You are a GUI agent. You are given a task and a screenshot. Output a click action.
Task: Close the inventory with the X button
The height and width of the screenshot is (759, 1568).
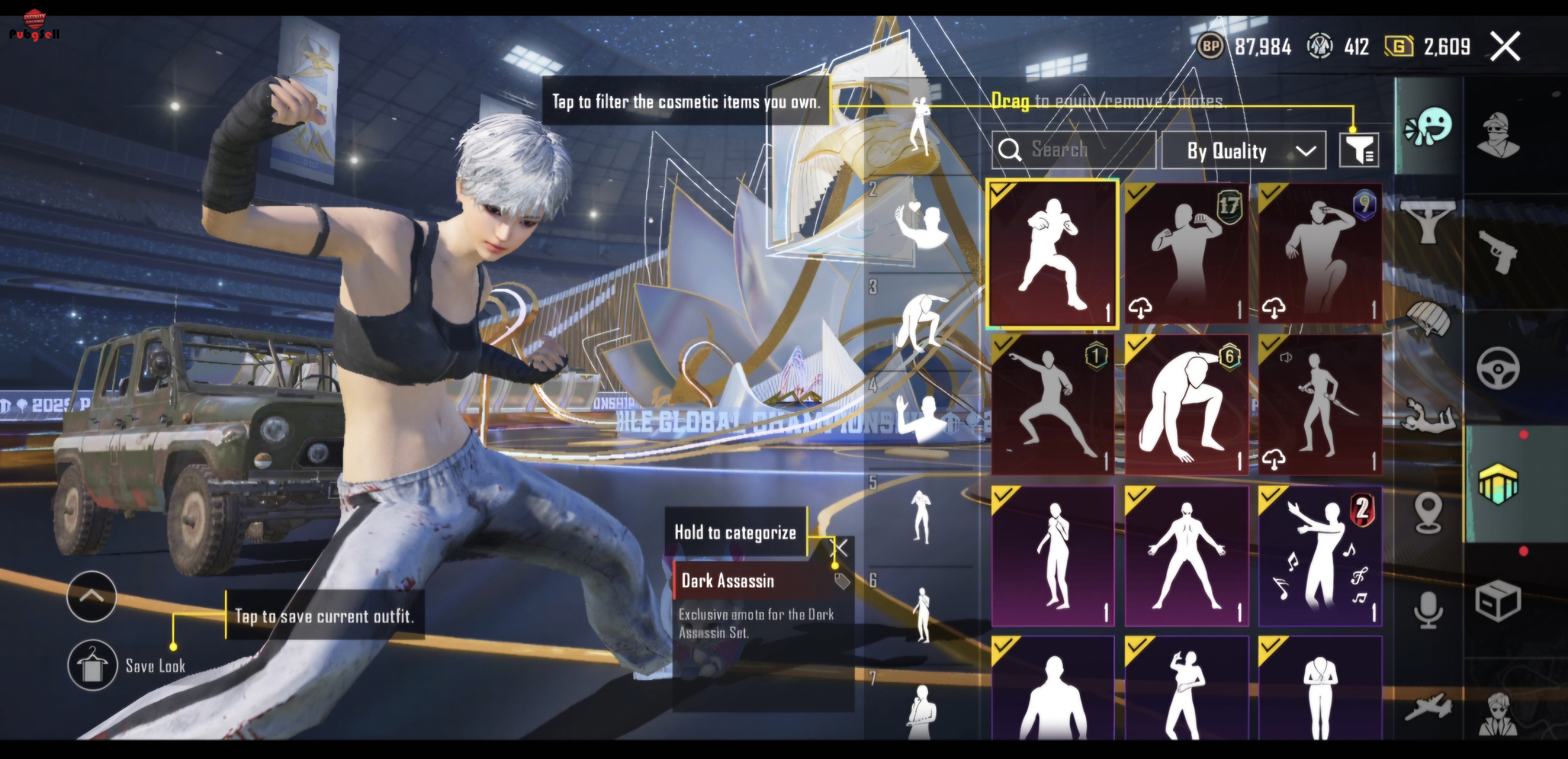pos(1505,46)
